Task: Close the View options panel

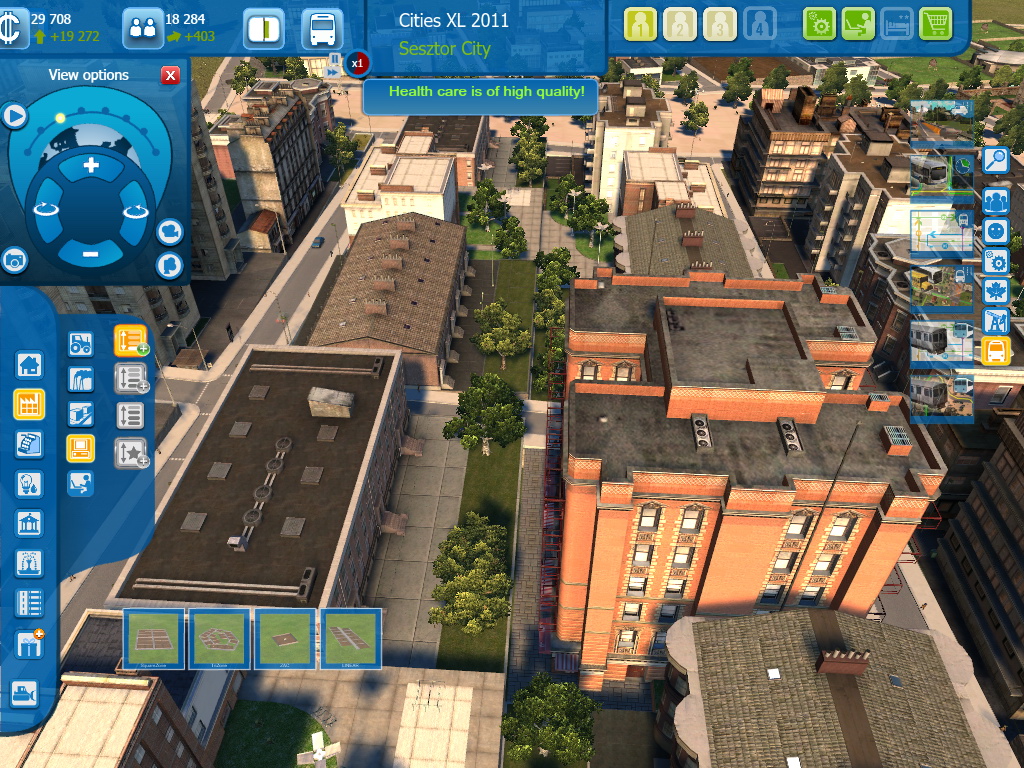Action: click(x=171, y=75)
